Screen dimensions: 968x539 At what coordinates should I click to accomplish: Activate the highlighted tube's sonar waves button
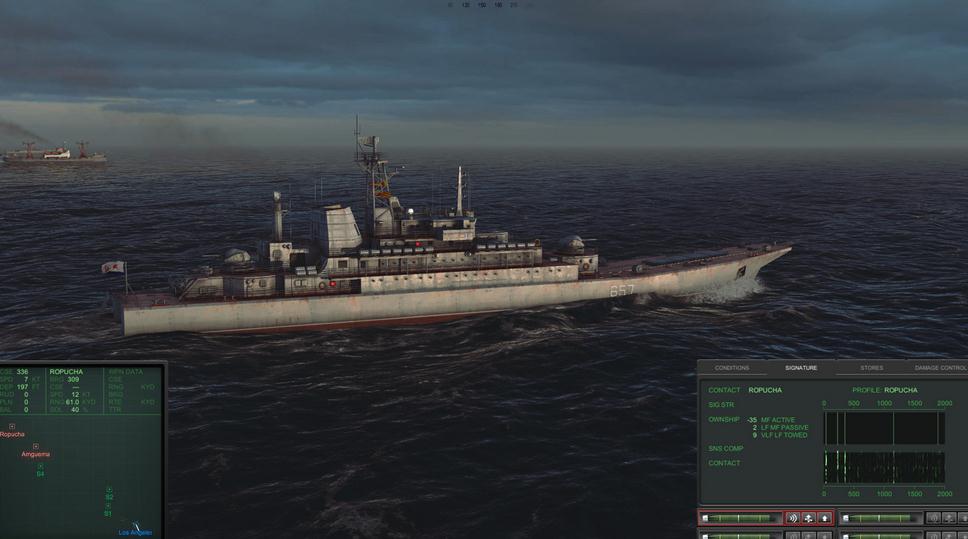pos(792,518)
